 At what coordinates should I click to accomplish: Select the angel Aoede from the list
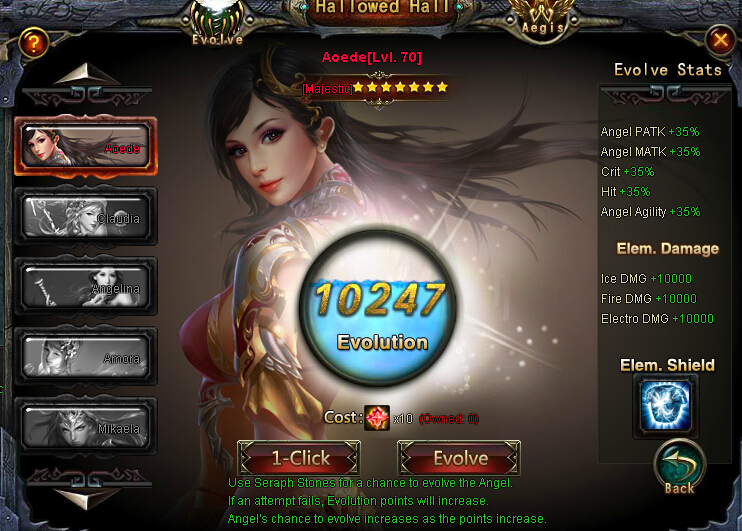85,146
